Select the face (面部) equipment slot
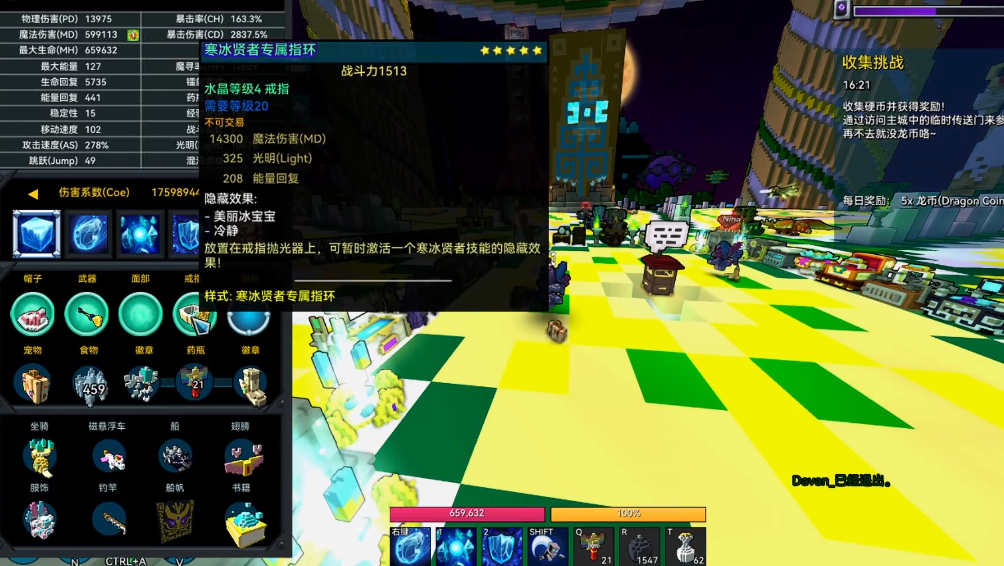The image size is (1004, 566). 140,314
